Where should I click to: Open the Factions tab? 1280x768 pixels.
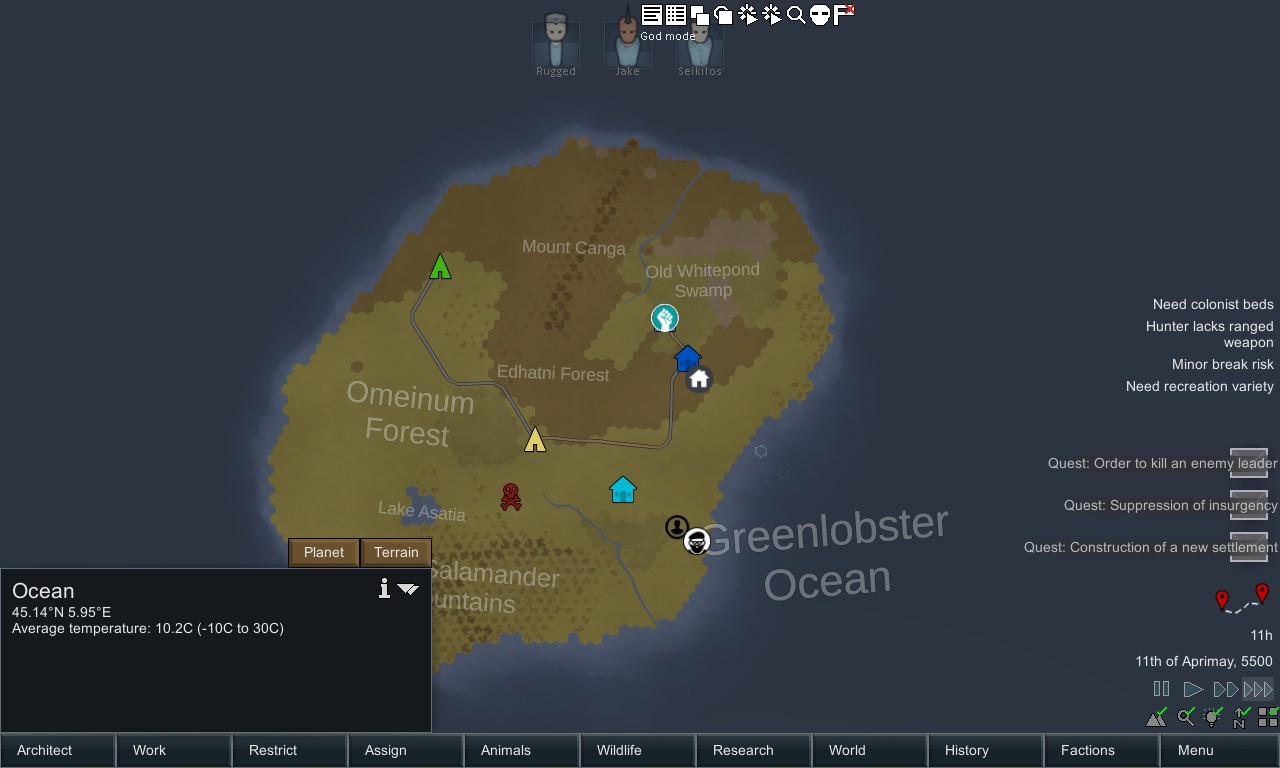coord(1102,750)
